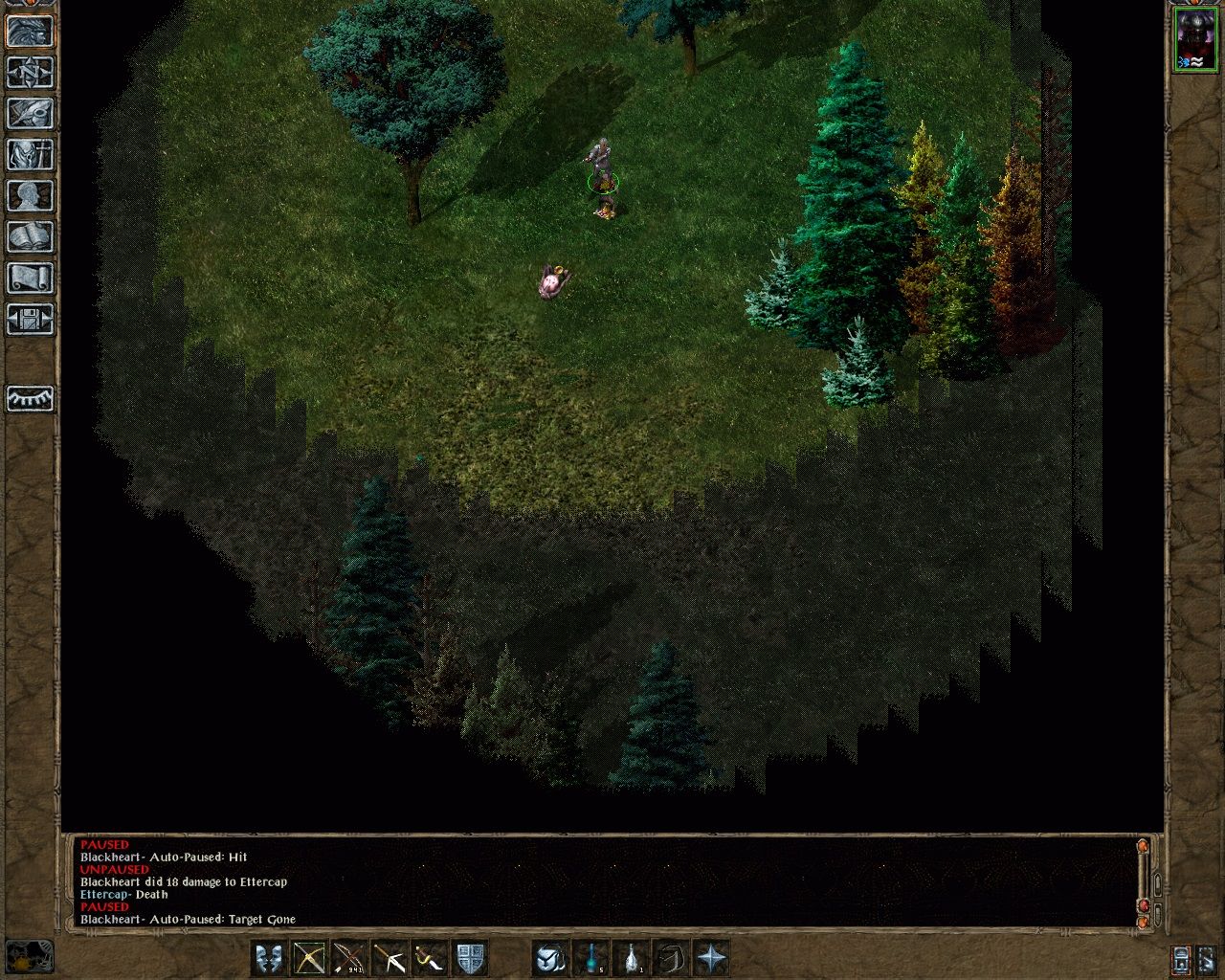View the Character Record

(x=29, y=195)
